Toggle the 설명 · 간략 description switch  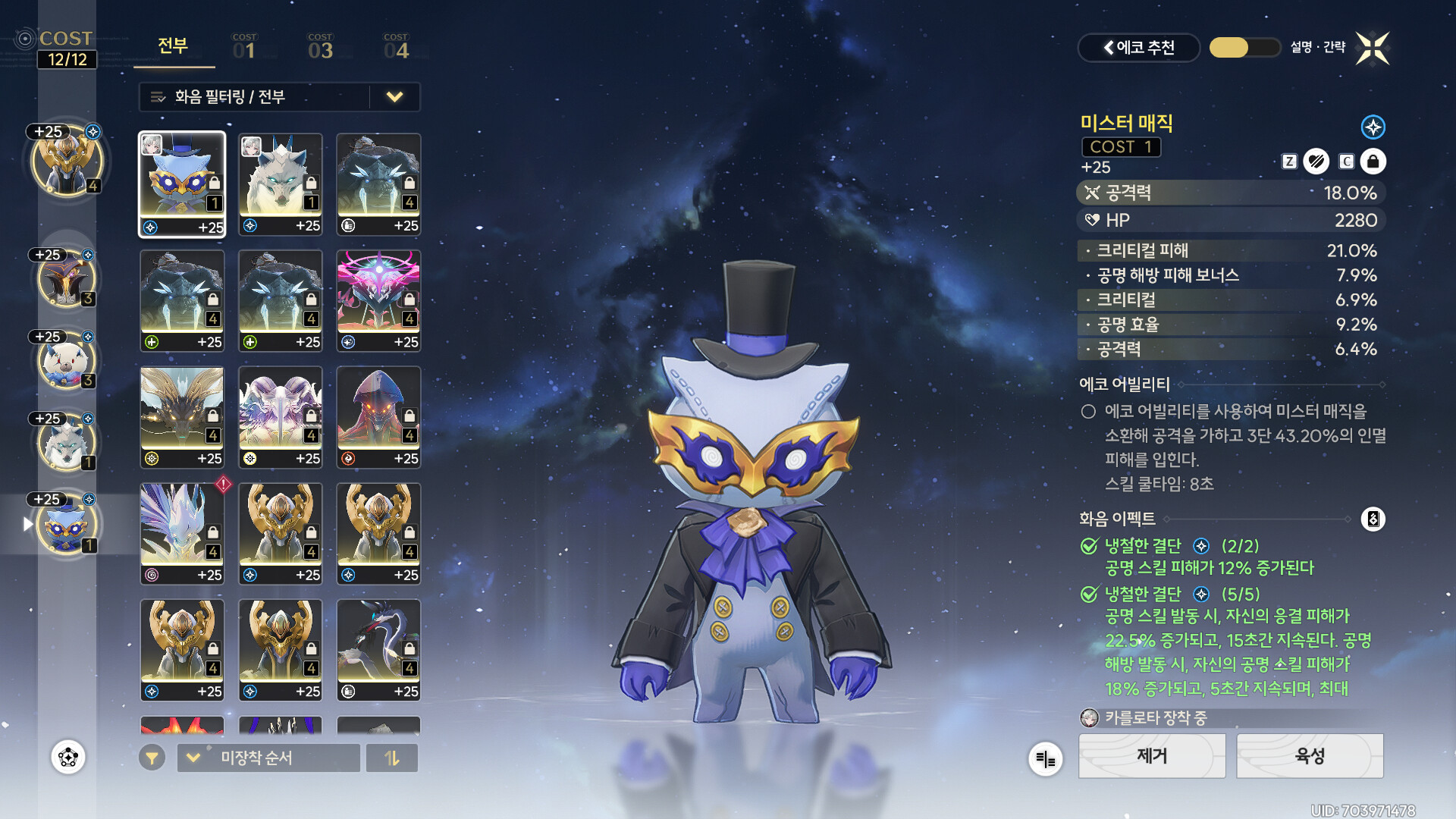[1244, 48]
